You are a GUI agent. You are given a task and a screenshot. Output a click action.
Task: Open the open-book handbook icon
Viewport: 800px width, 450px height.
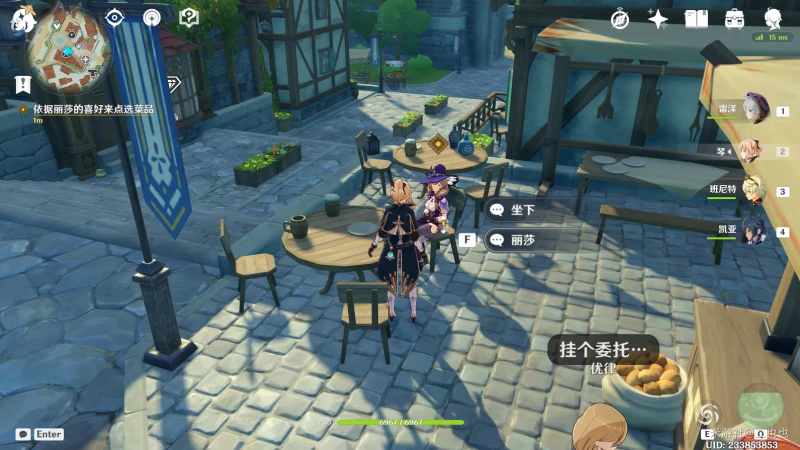click(696, 18)
